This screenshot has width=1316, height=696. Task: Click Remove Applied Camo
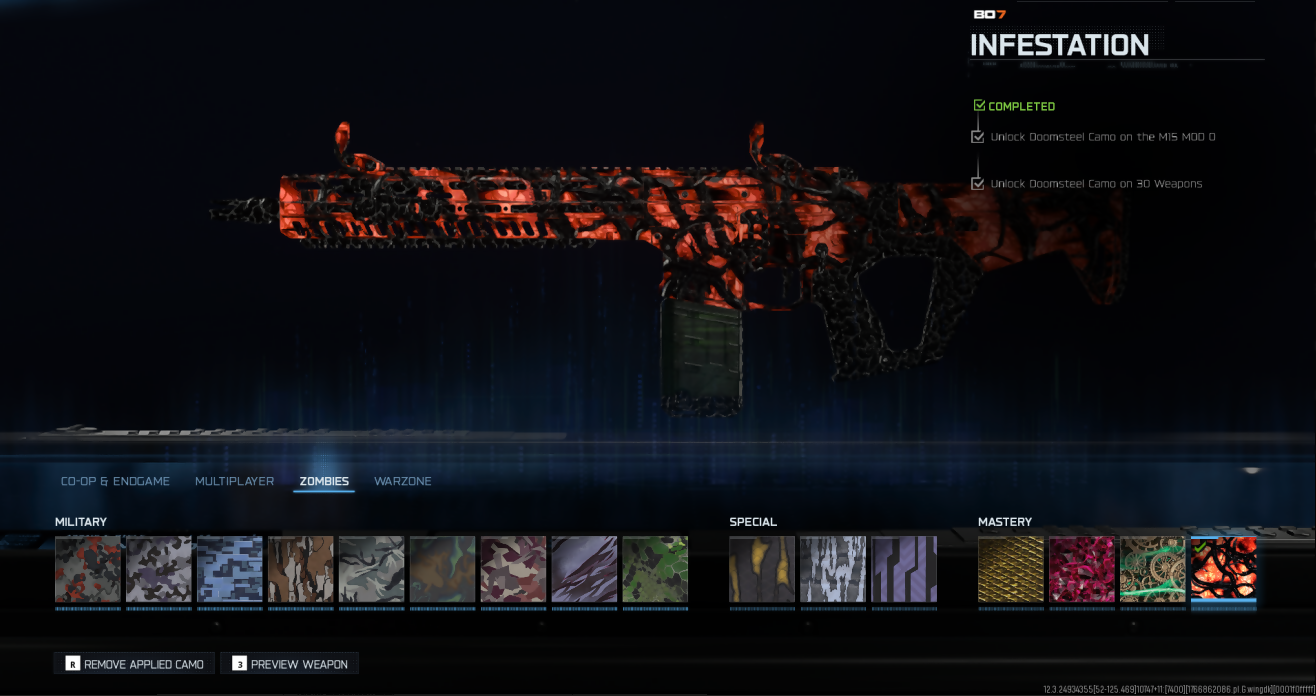[x=134, y=664]
